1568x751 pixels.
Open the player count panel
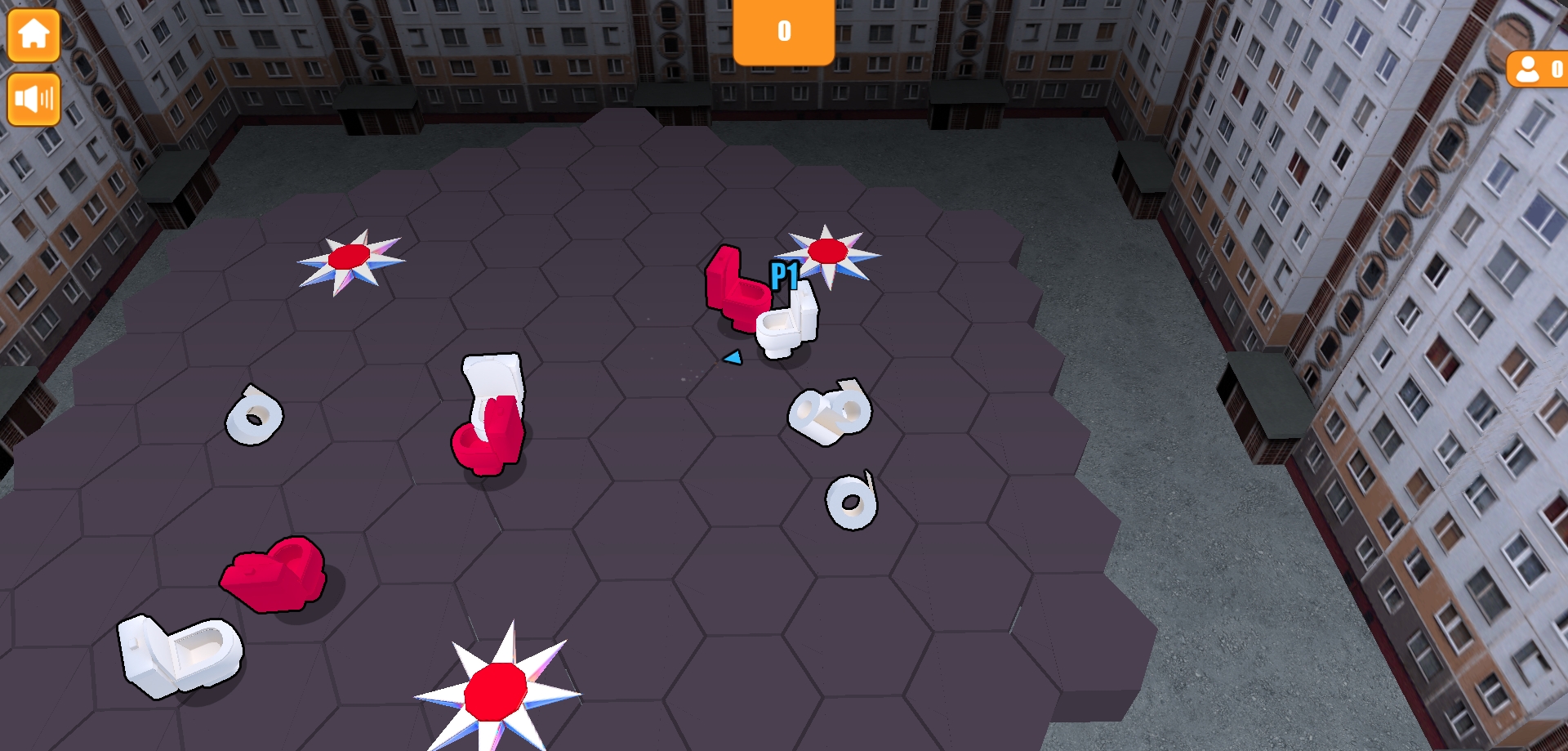1538,70
